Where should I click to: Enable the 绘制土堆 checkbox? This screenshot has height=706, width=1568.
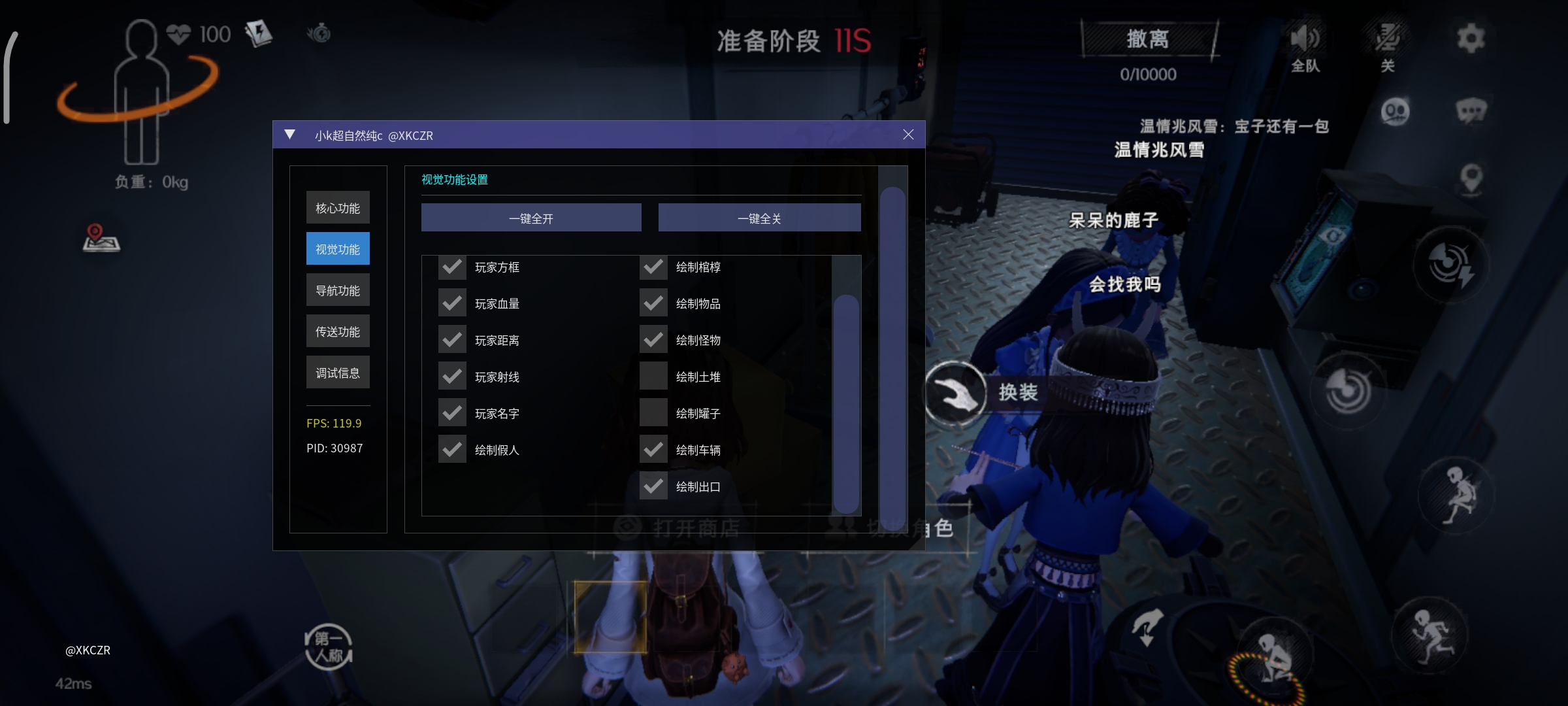pos(653,377)
